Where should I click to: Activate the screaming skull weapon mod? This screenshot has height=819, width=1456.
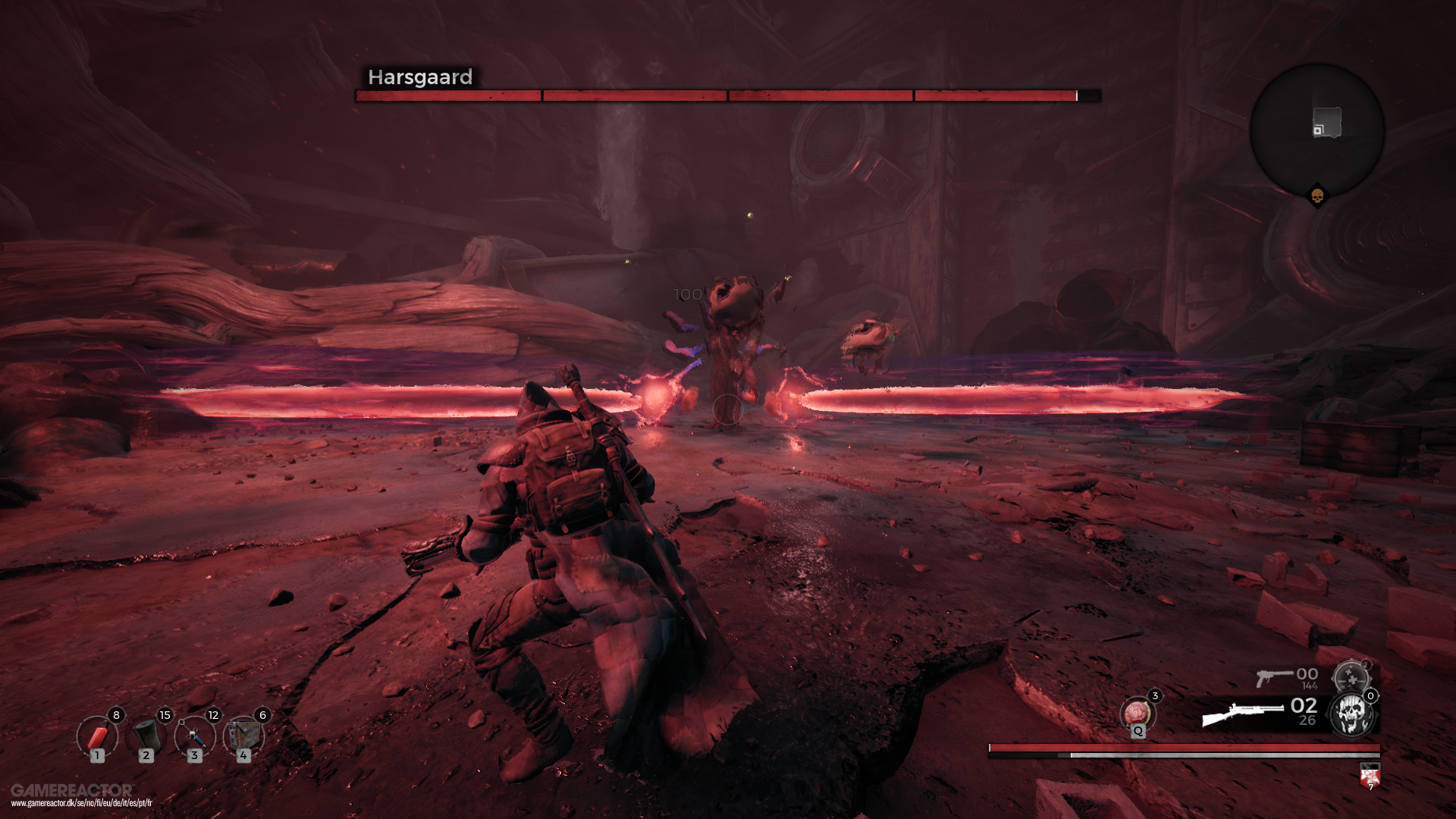pos(1352,714)
